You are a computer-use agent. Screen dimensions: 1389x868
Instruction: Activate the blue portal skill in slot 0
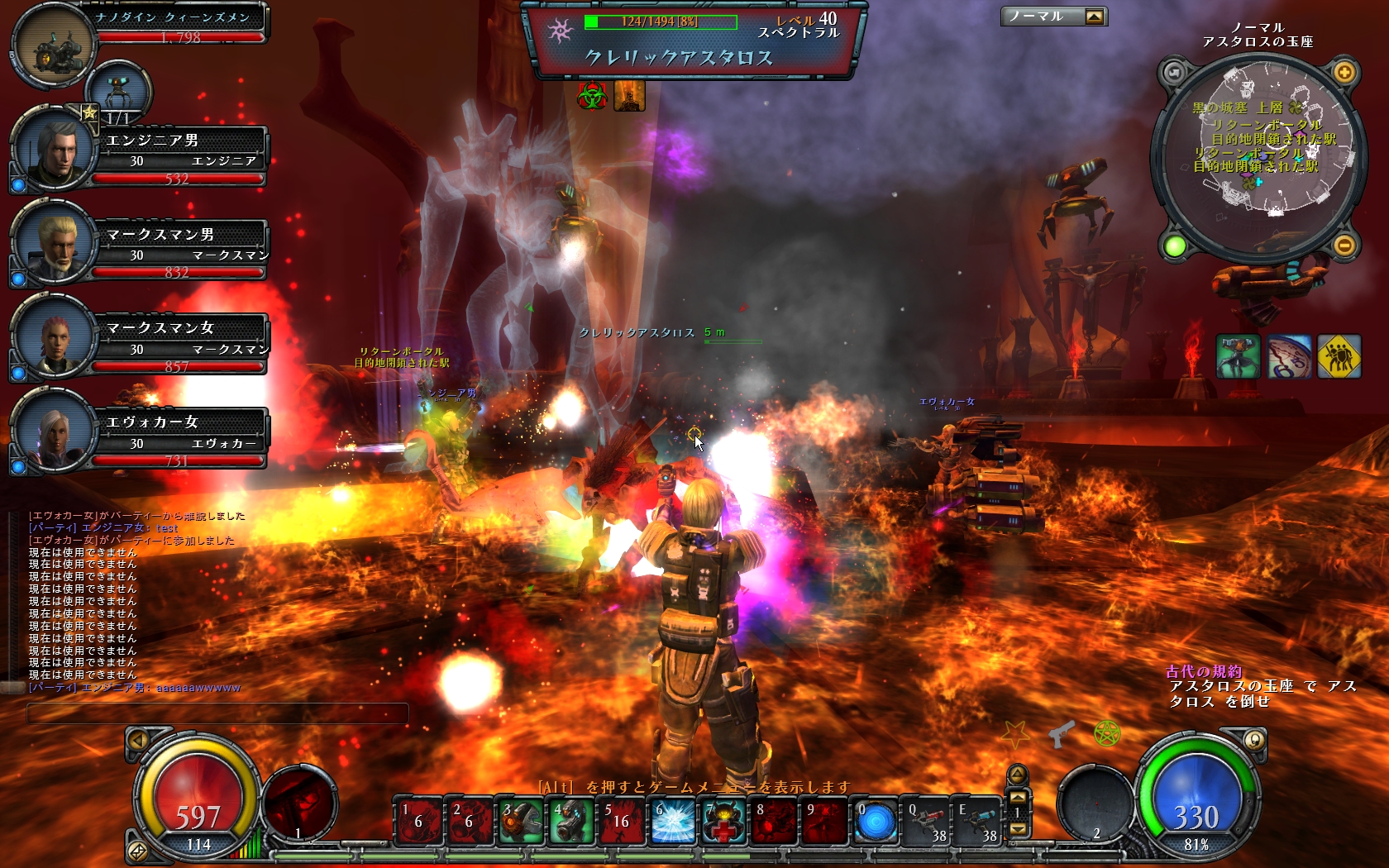point(876,822)
